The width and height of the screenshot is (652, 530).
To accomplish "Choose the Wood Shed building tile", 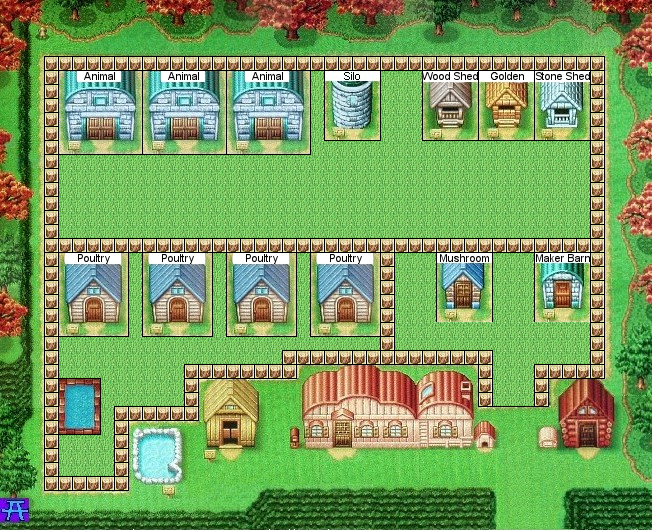I will [x=450, y=105].
